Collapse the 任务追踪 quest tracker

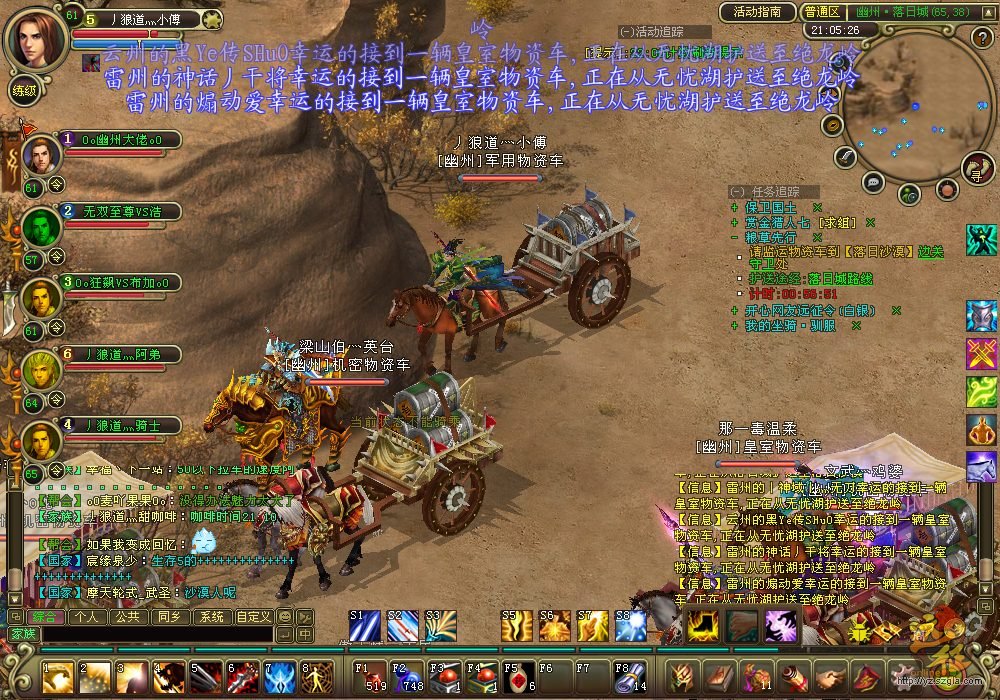click(737, 191)
